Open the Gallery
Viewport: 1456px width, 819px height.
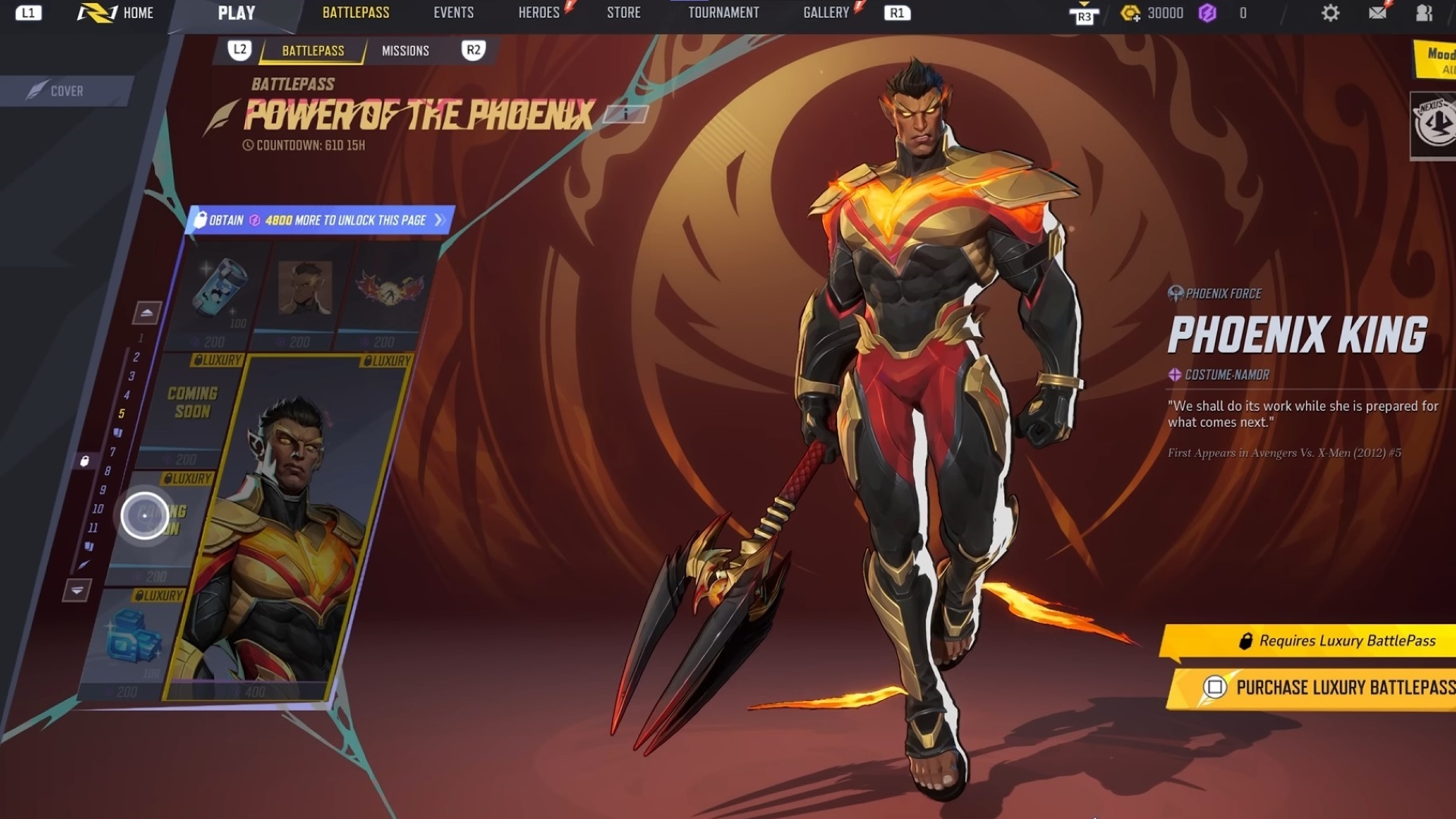point(826,13)
